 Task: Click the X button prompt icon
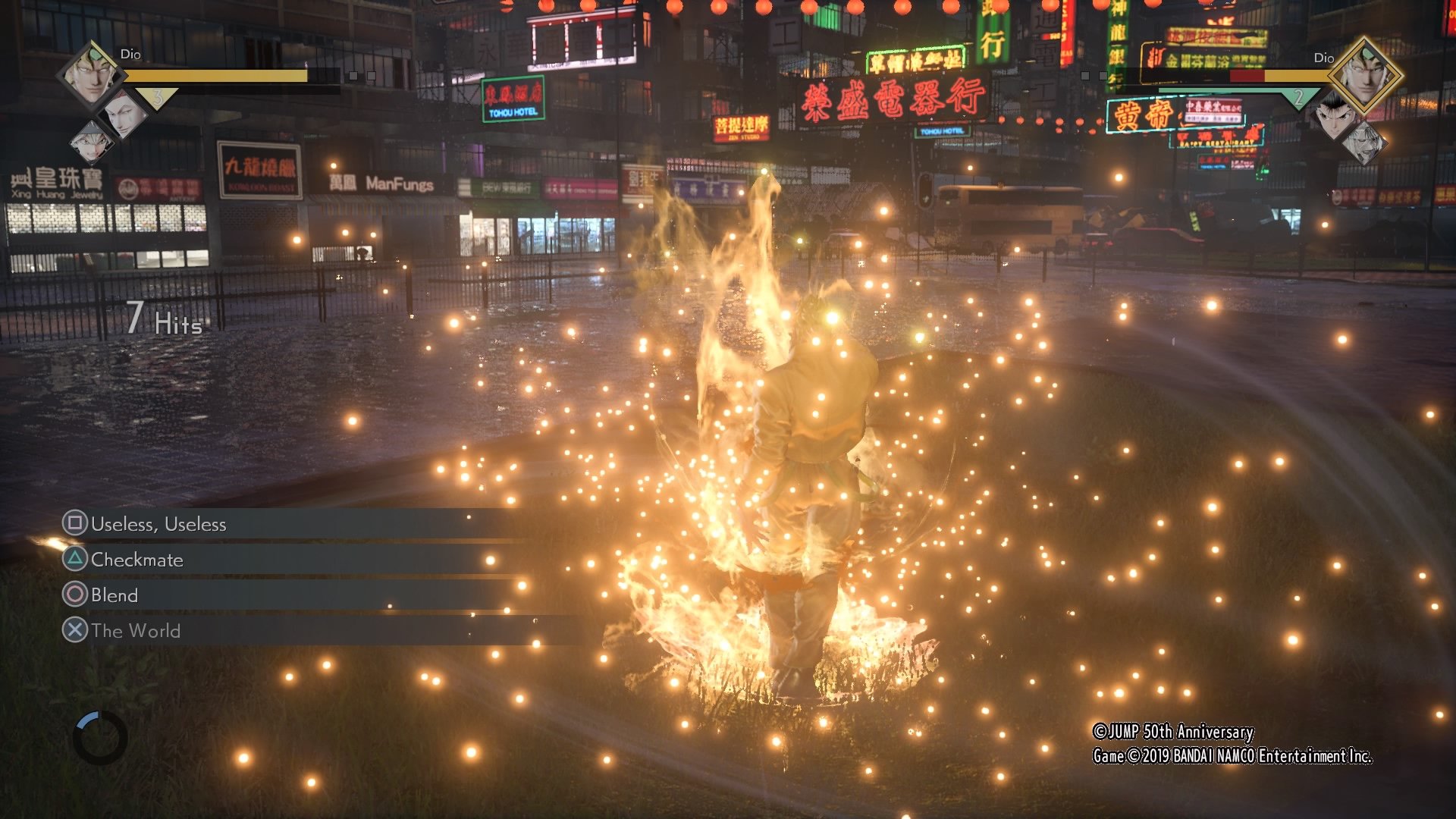coord(76,631)
